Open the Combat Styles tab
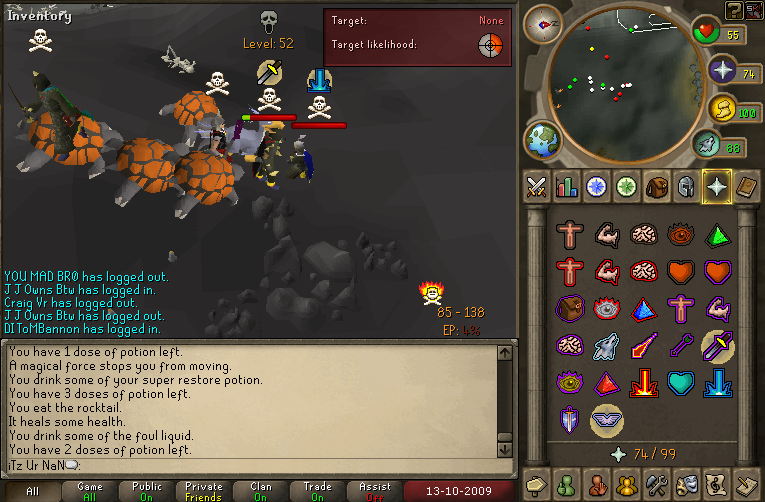765x502 pixels. (x=538, y=186)
